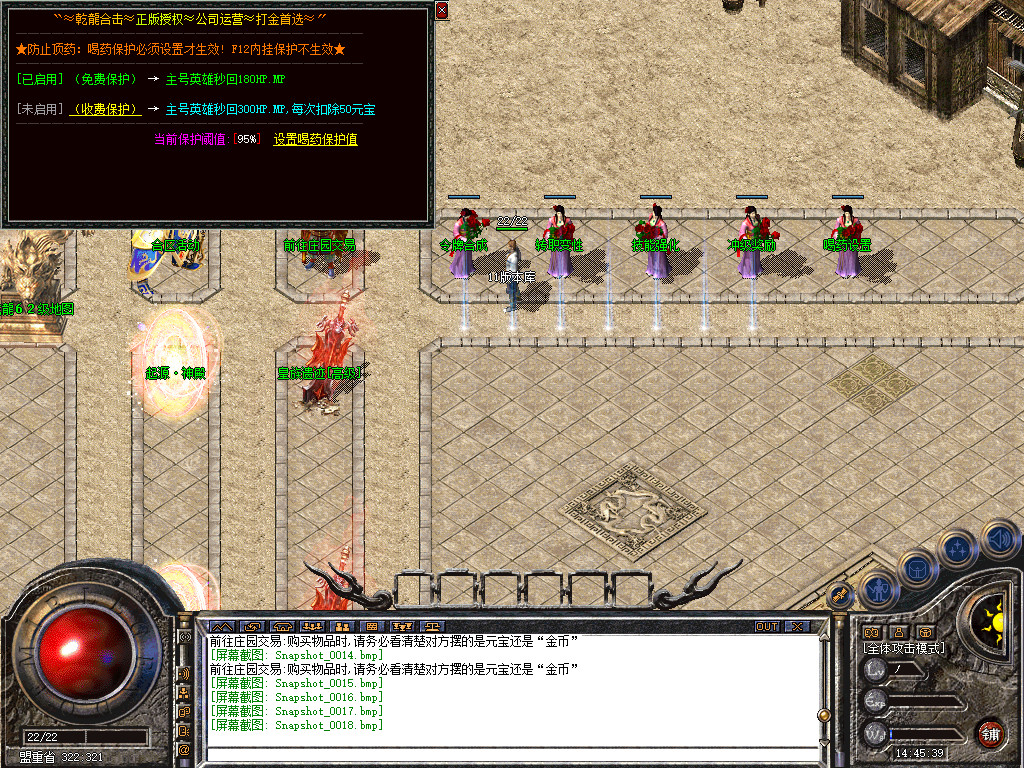Click the small orange crossed-tools round icon

[841, 596]
